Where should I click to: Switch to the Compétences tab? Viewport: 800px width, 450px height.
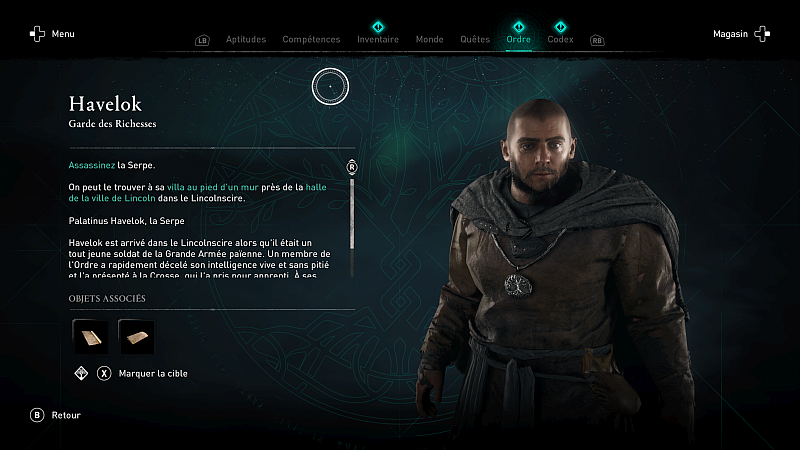point(311,40)
